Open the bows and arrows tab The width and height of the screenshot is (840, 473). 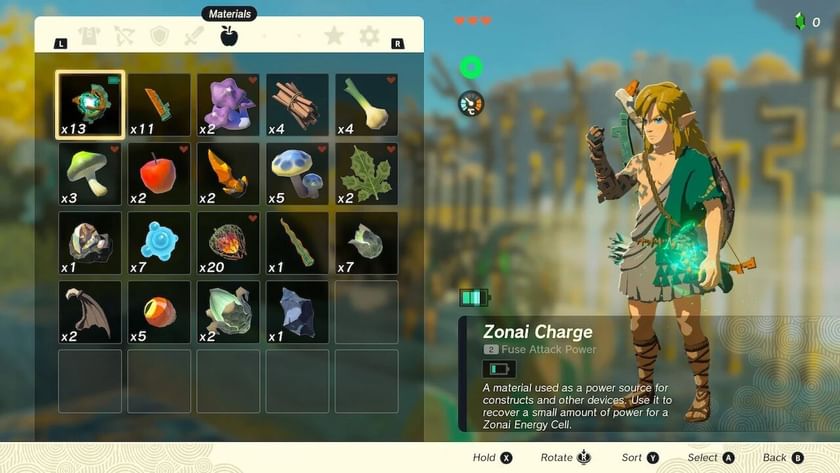coord(124,37)
